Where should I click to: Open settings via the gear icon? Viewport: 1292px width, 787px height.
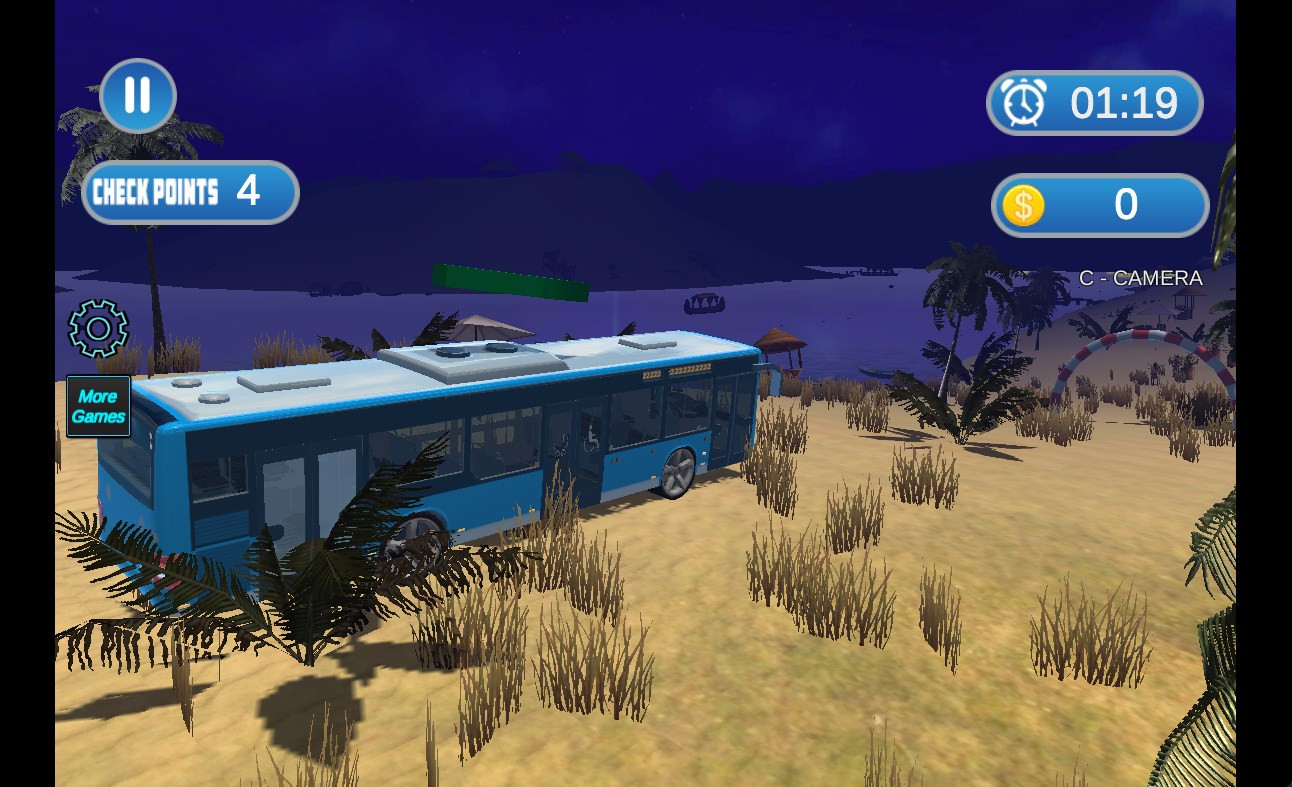98,328
